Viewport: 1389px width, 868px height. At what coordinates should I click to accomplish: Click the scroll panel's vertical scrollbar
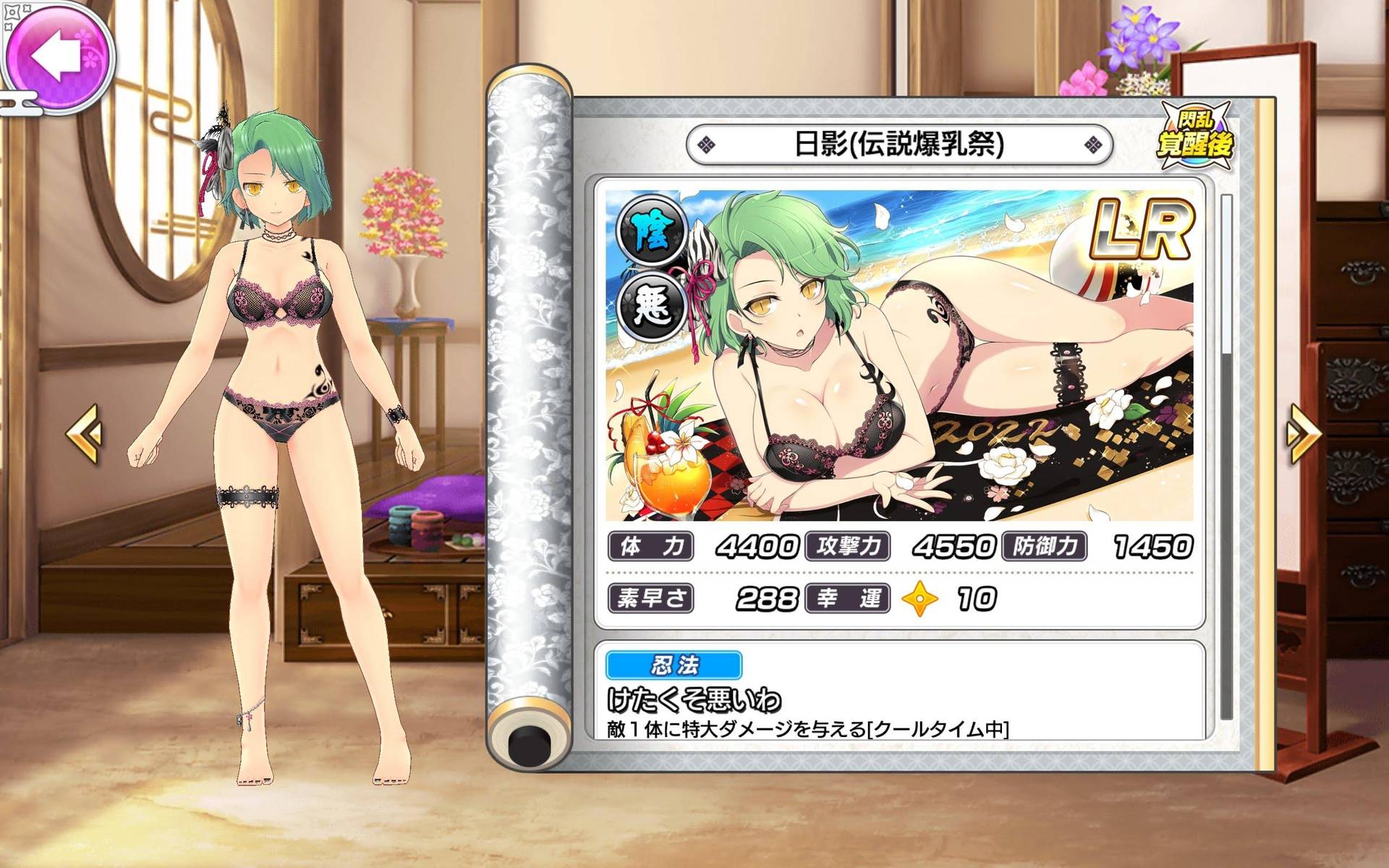[x=1226, y=456]
